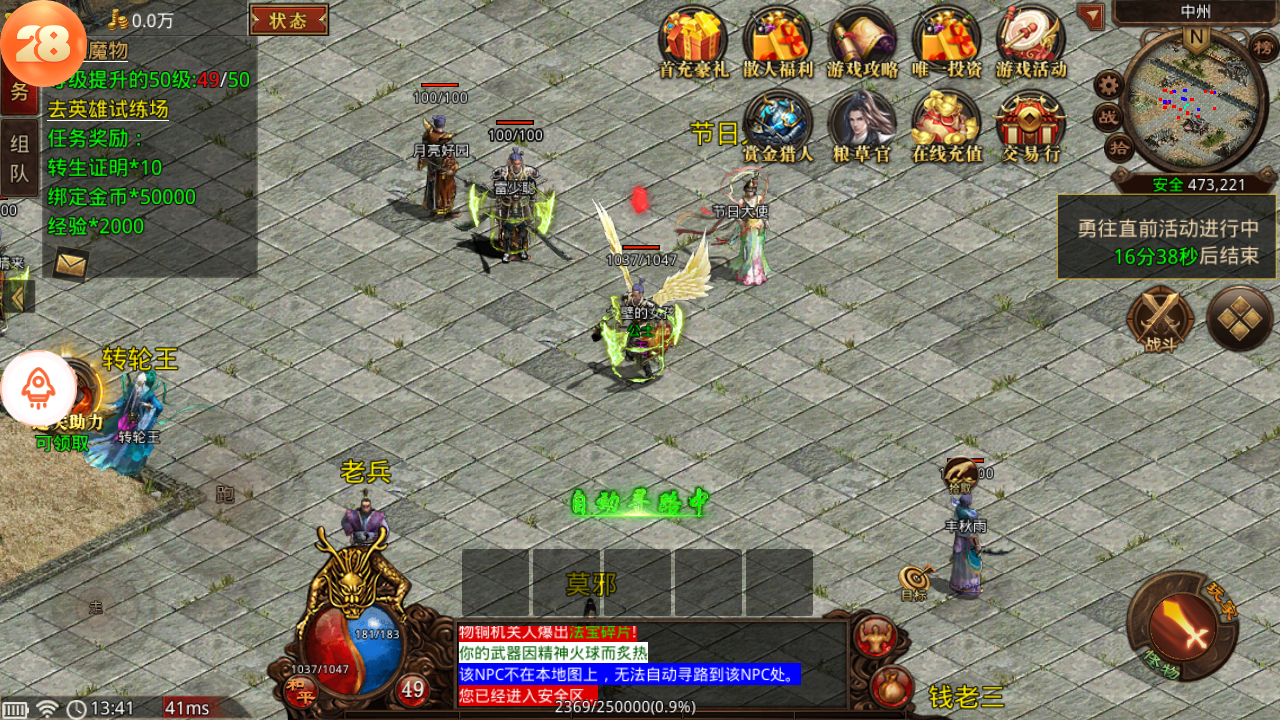1280x720 pixels.
Task: Click the 状态 status button
Action: 289,20
